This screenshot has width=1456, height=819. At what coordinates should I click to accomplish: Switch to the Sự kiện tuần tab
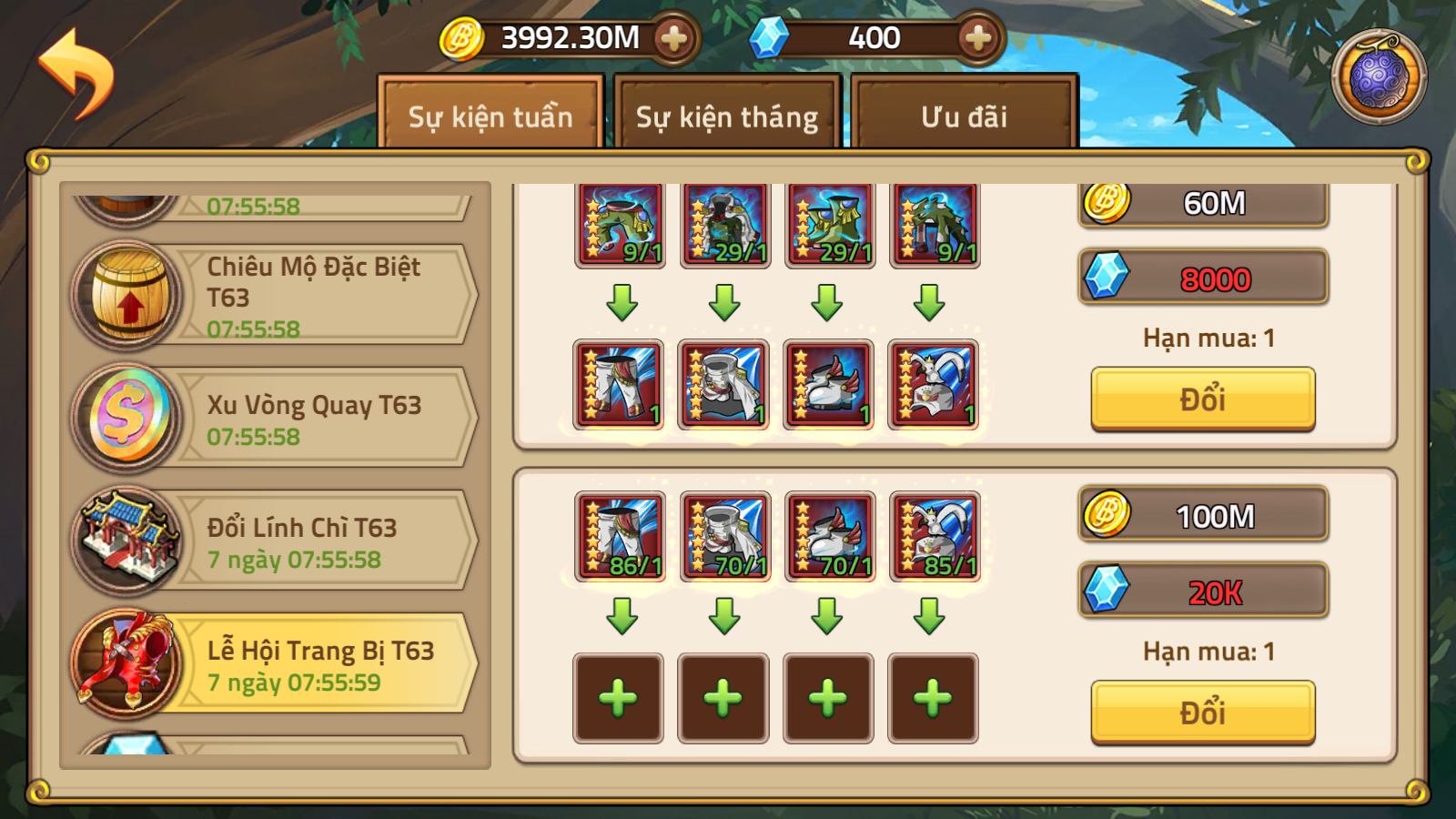click(490, 116)
